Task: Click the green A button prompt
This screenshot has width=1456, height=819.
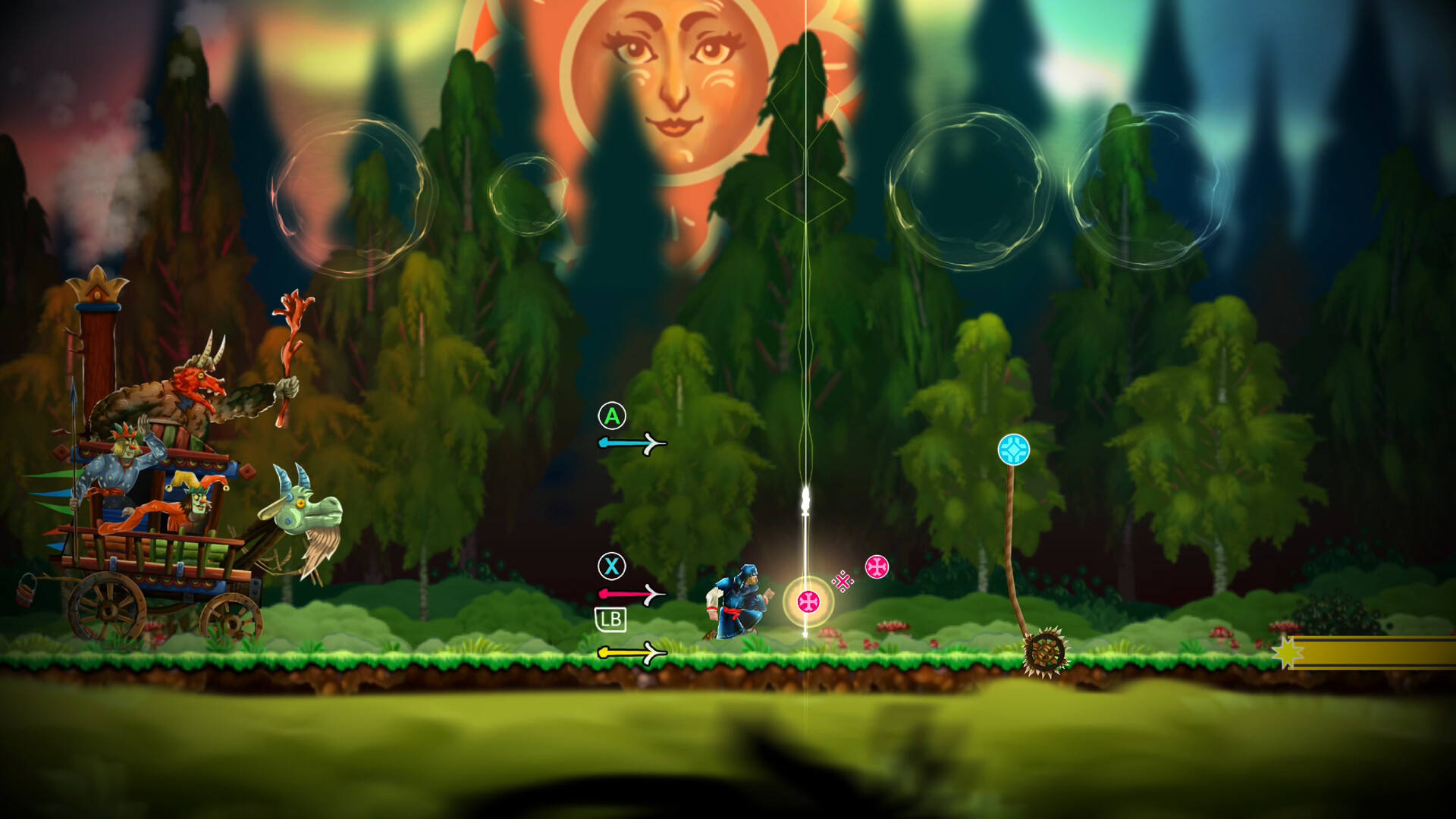Action: point(611,416)
